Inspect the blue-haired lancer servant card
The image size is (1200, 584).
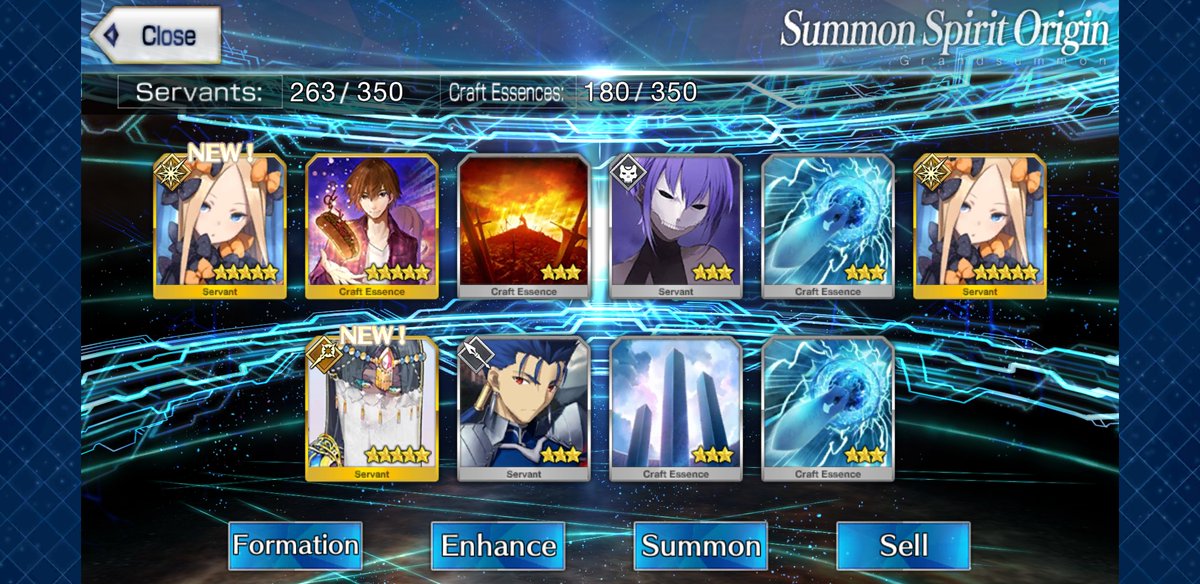[523, 408]
